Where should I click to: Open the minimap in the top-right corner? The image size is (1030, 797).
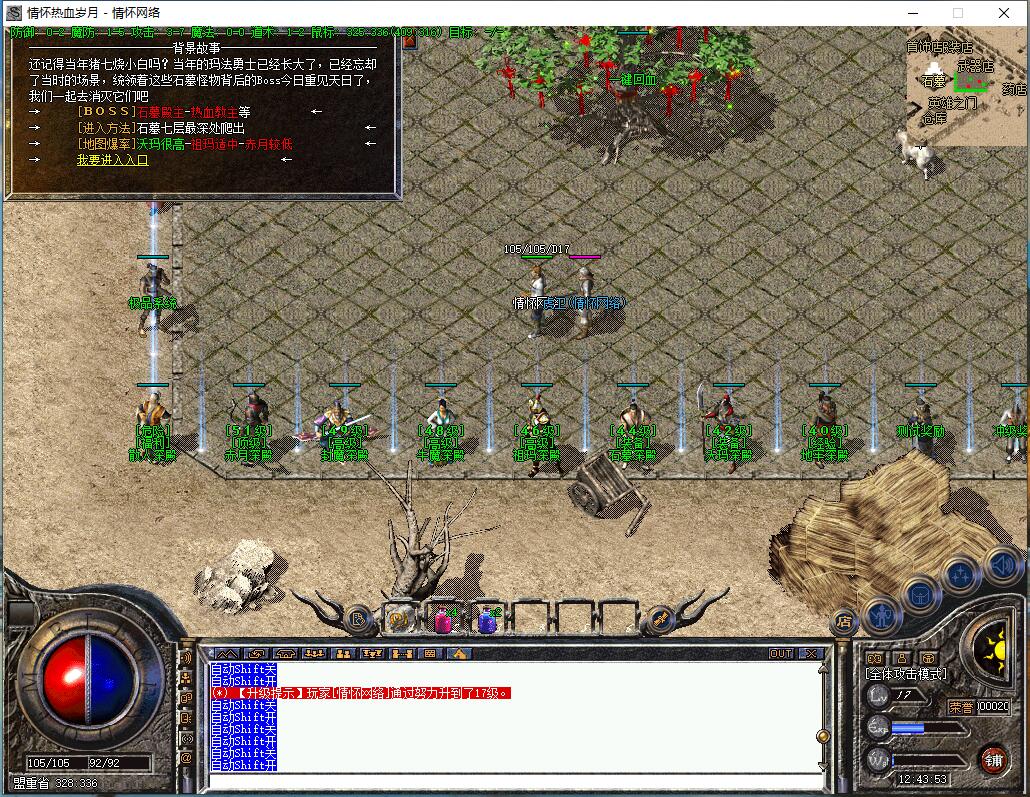tap(966, 85)
